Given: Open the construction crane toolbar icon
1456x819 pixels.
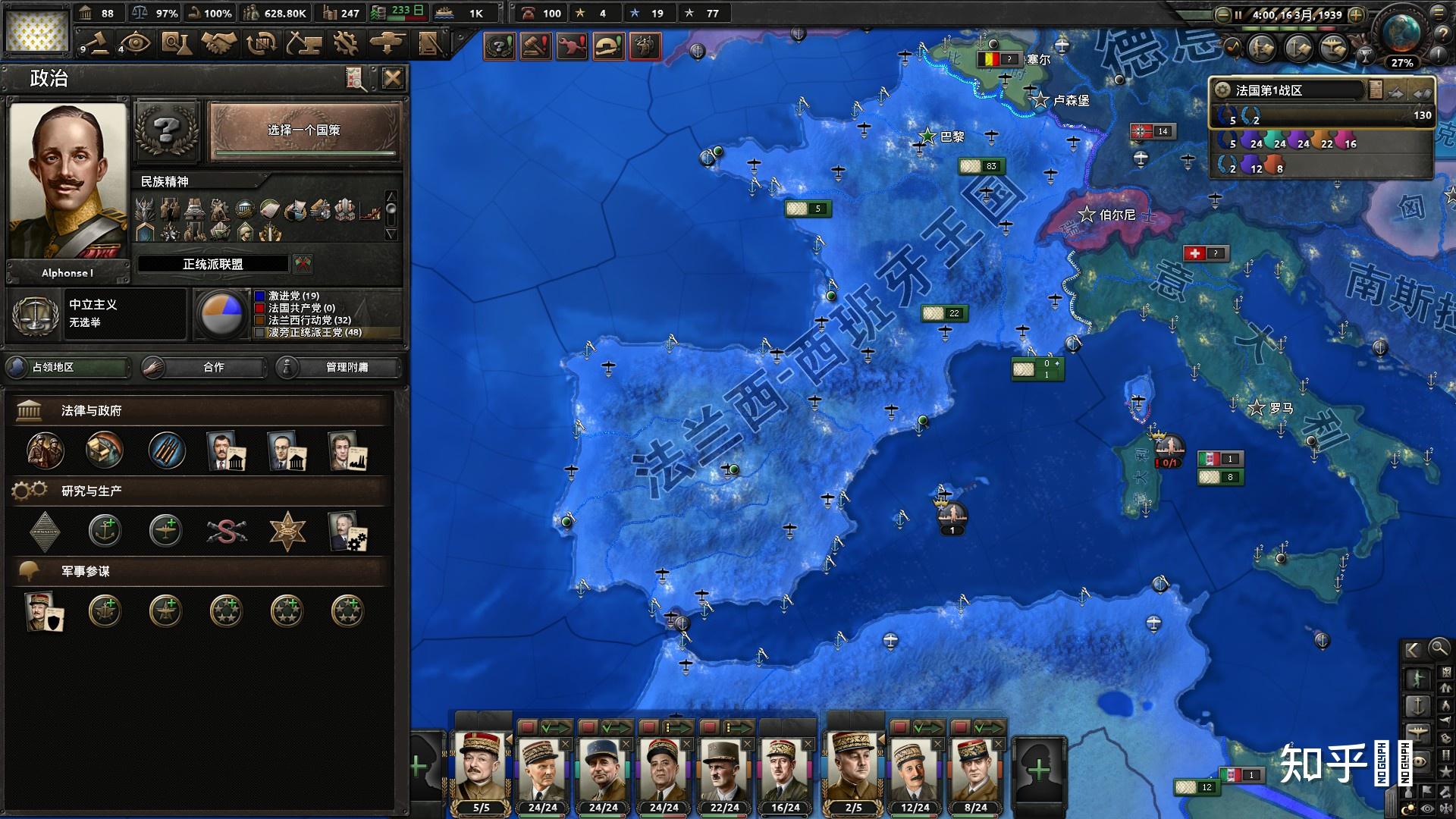Looking at the screenshot, I should (x=304, y=43).
